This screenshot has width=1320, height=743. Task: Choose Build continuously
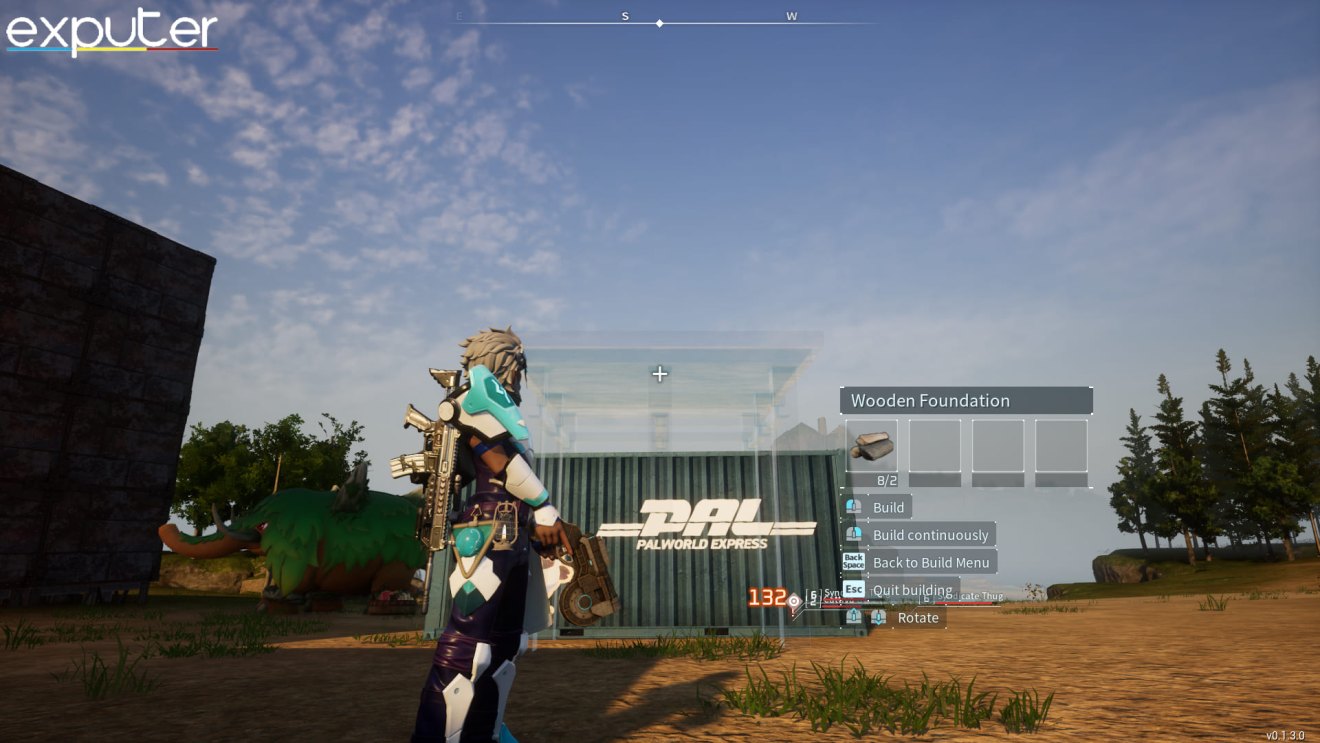pyautogui.click(x=930, y=534)
